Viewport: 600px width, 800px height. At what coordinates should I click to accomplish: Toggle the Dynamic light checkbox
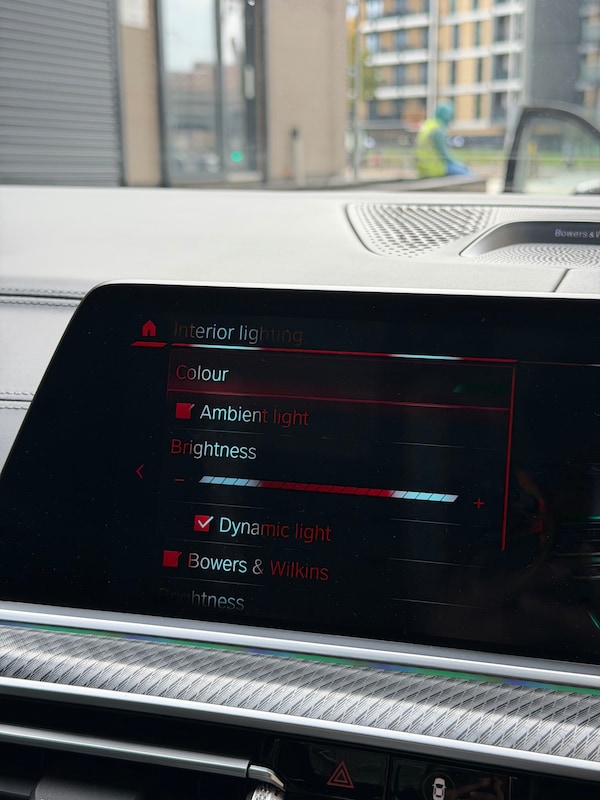204,523
